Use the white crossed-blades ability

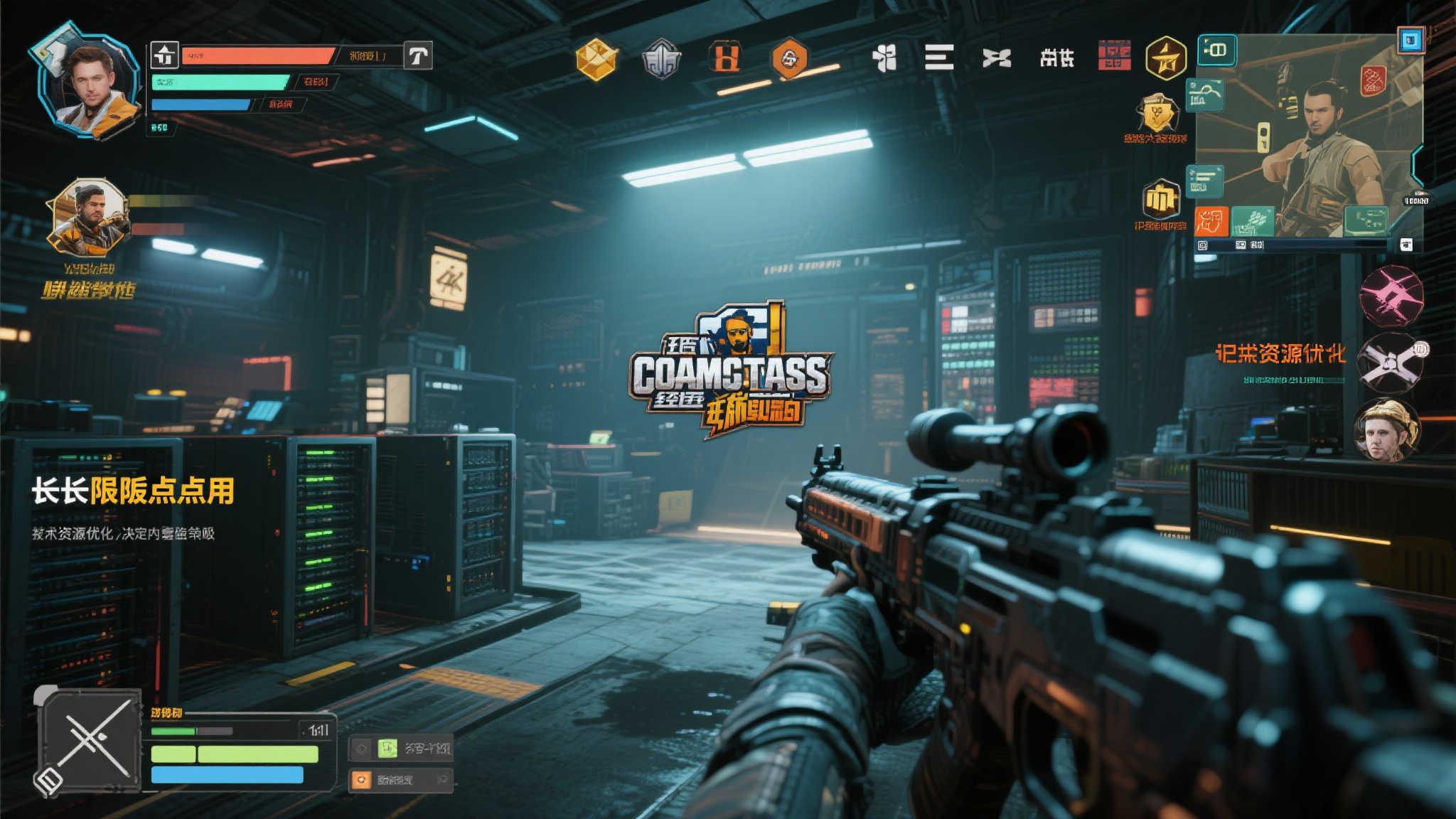click(1390, 363)
